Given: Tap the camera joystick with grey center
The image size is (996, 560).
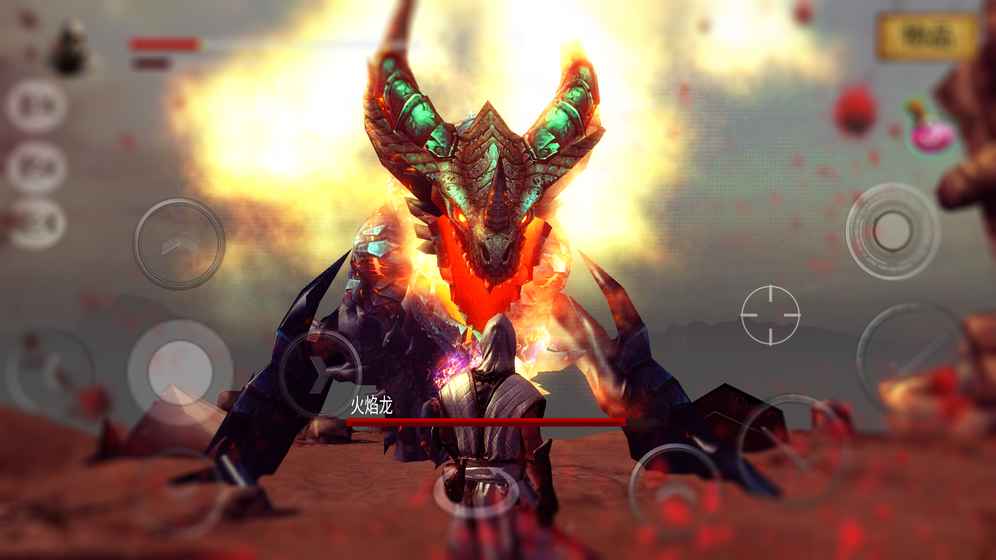Looking at the screenshot, I should tap(892, 232).
